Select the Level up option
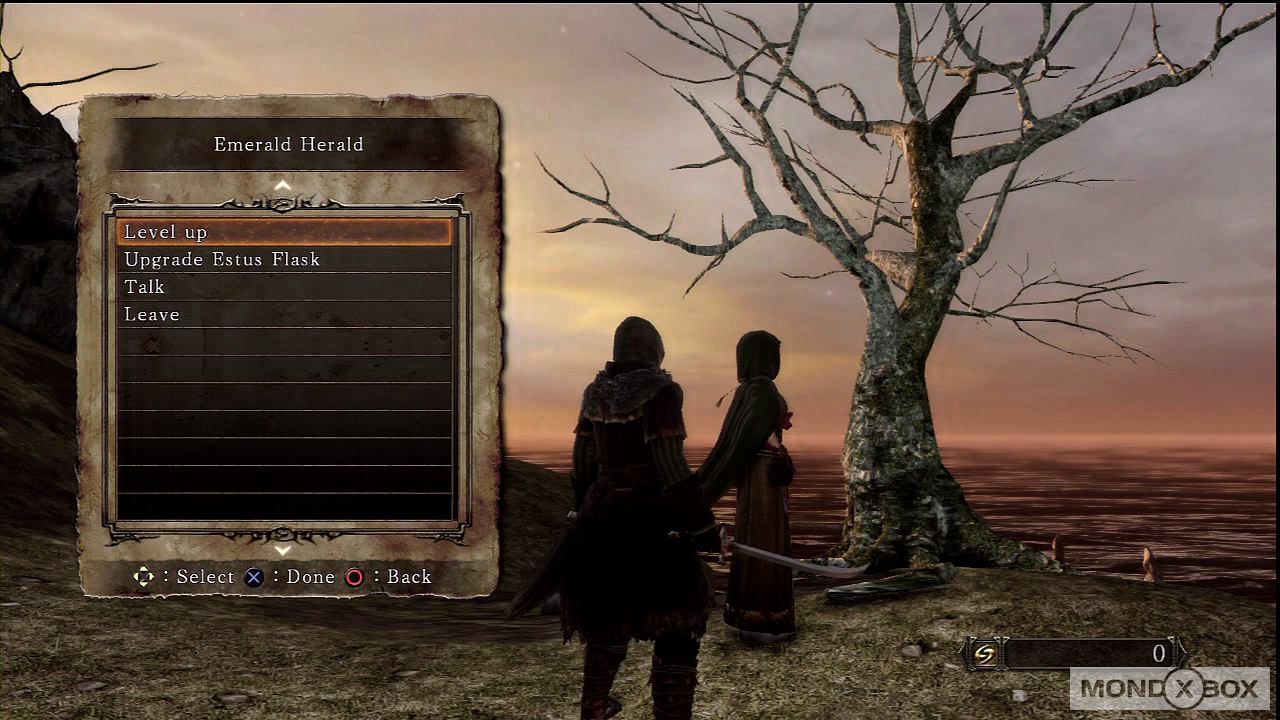1280x720 pixels. click(284, 232)
